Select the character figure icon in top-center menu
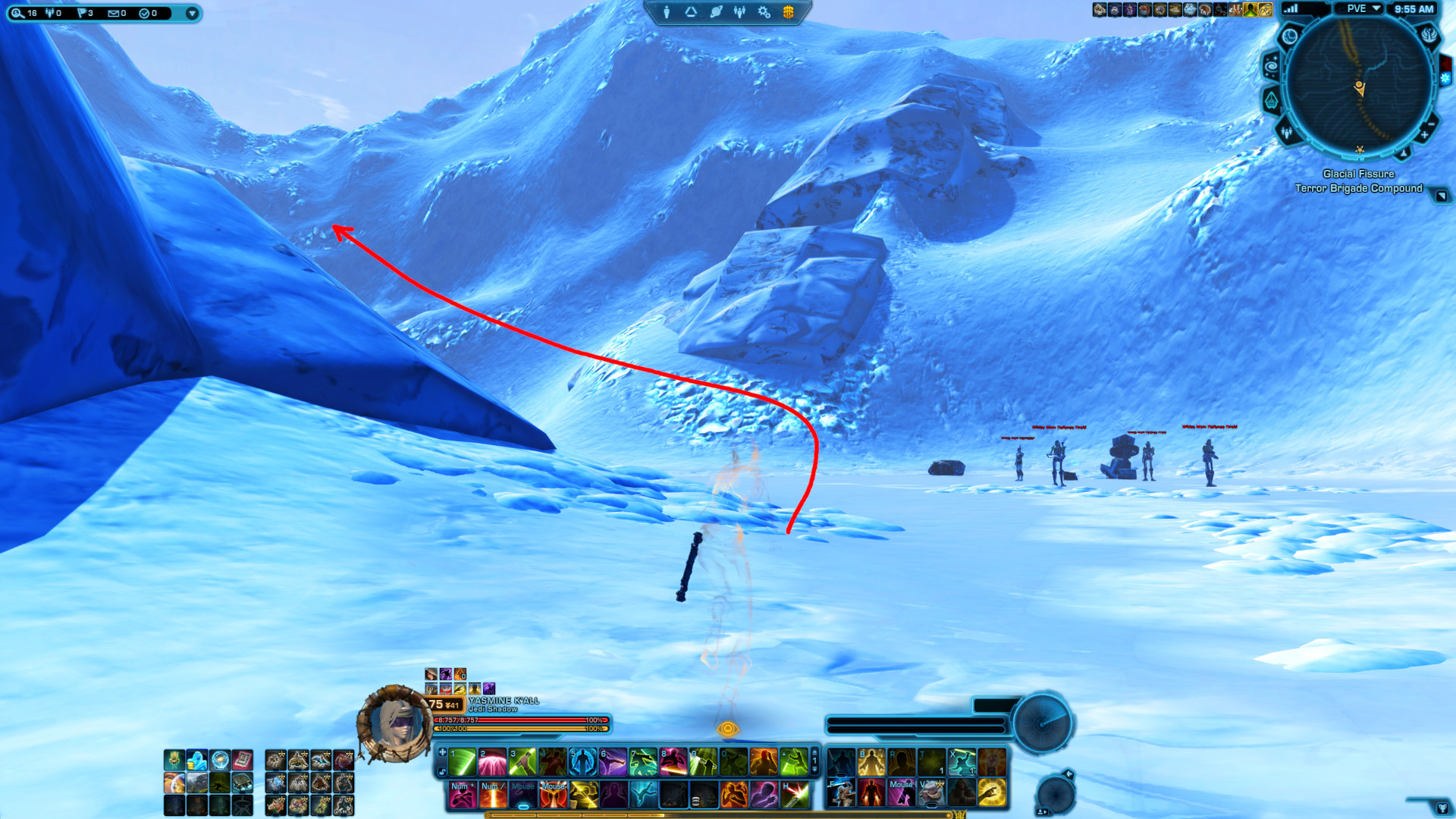Screen dimensions: 1456x819 [666, 11]
